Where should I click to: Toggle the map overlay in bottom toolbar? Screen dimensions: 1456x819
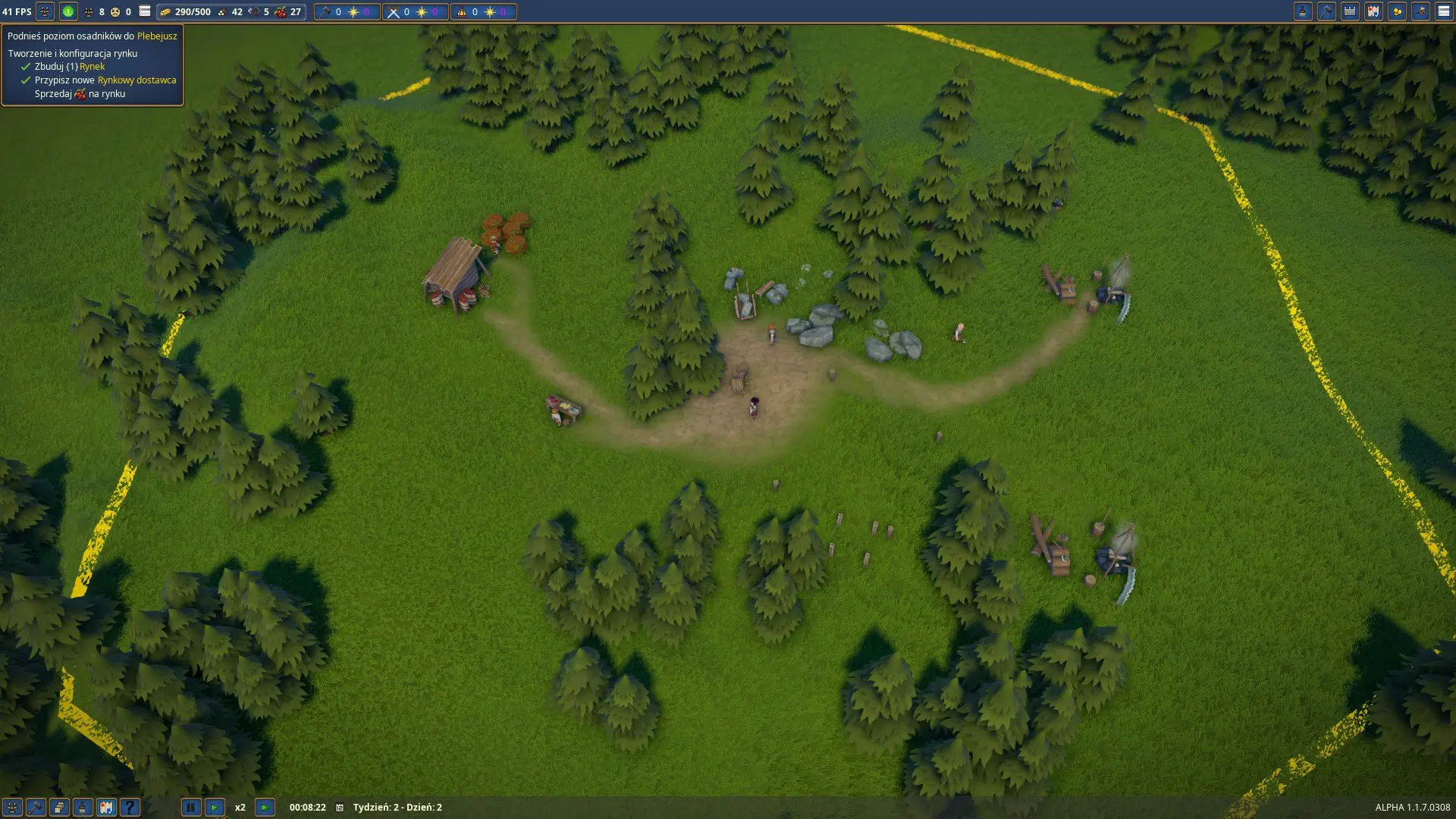click(x=106, y=808)
